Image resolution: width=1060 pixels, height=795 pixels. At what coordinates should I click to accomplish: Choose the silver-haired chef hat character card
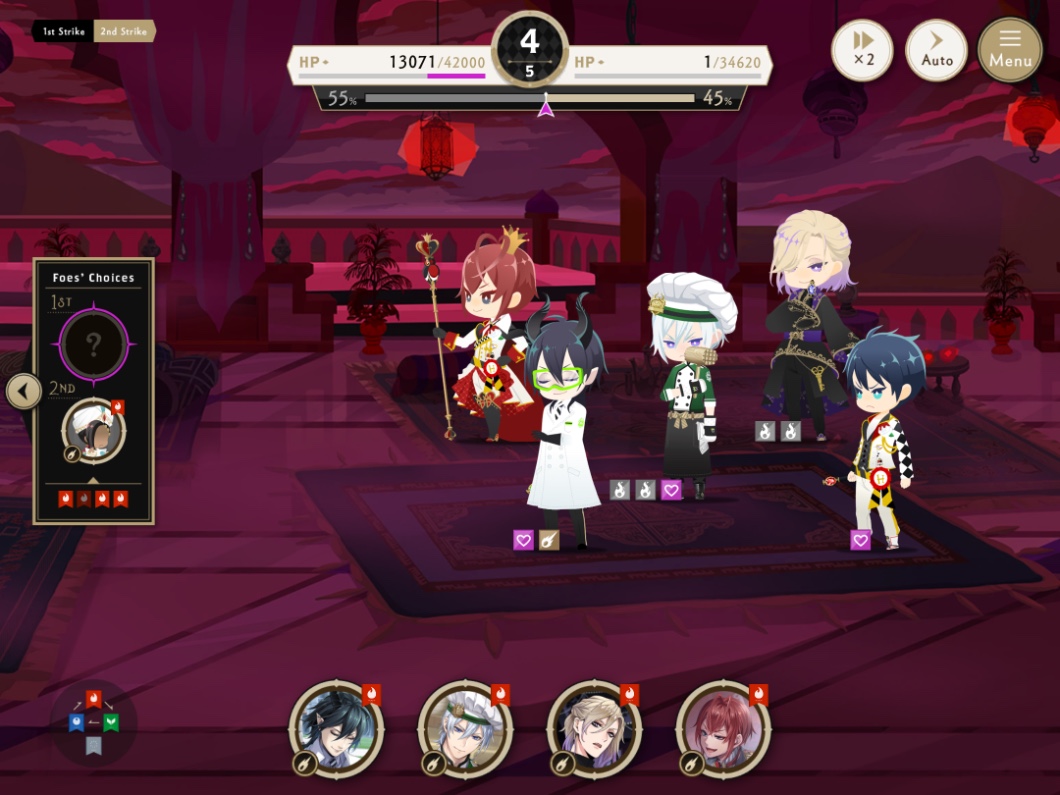coord(465,729)
